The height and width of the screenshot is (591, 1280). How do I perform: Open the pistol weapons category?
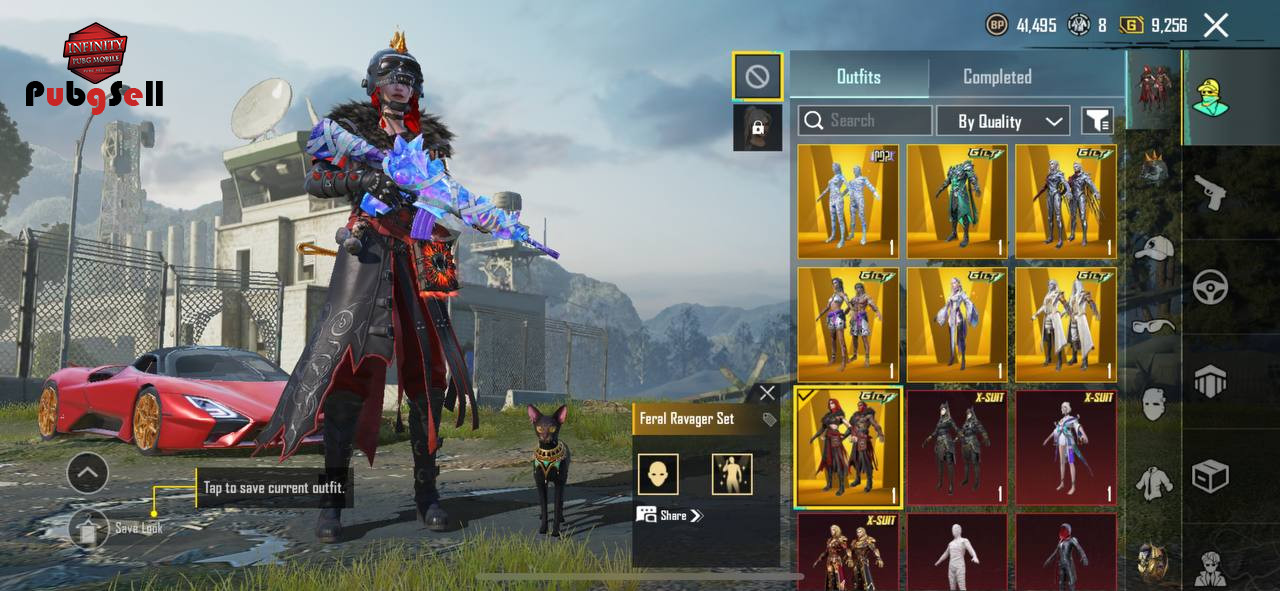pyautogui.click(x=1211, y=192)
